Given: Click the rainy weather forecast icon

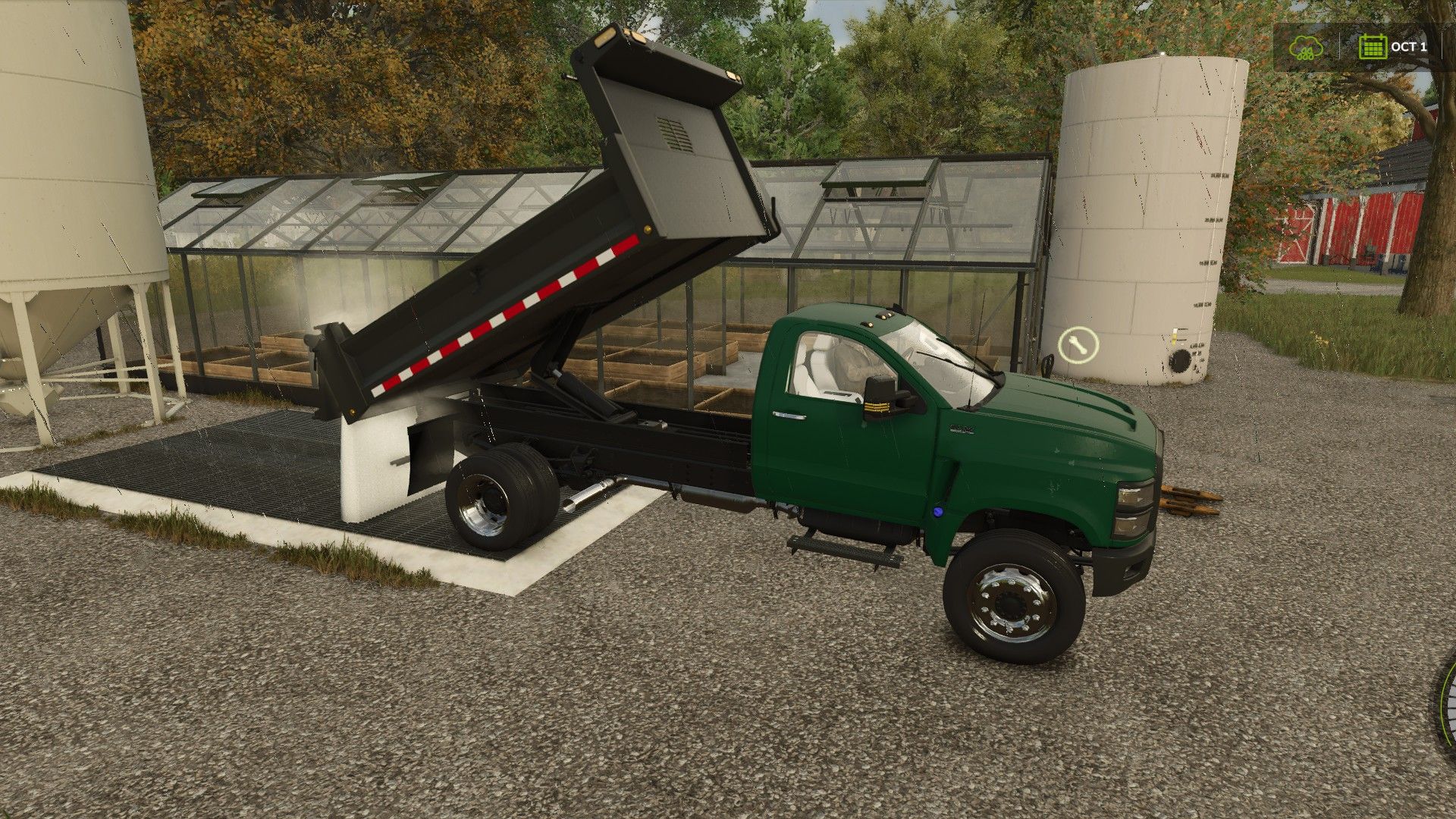Looking at the screenshot, I should (1306, 47).
